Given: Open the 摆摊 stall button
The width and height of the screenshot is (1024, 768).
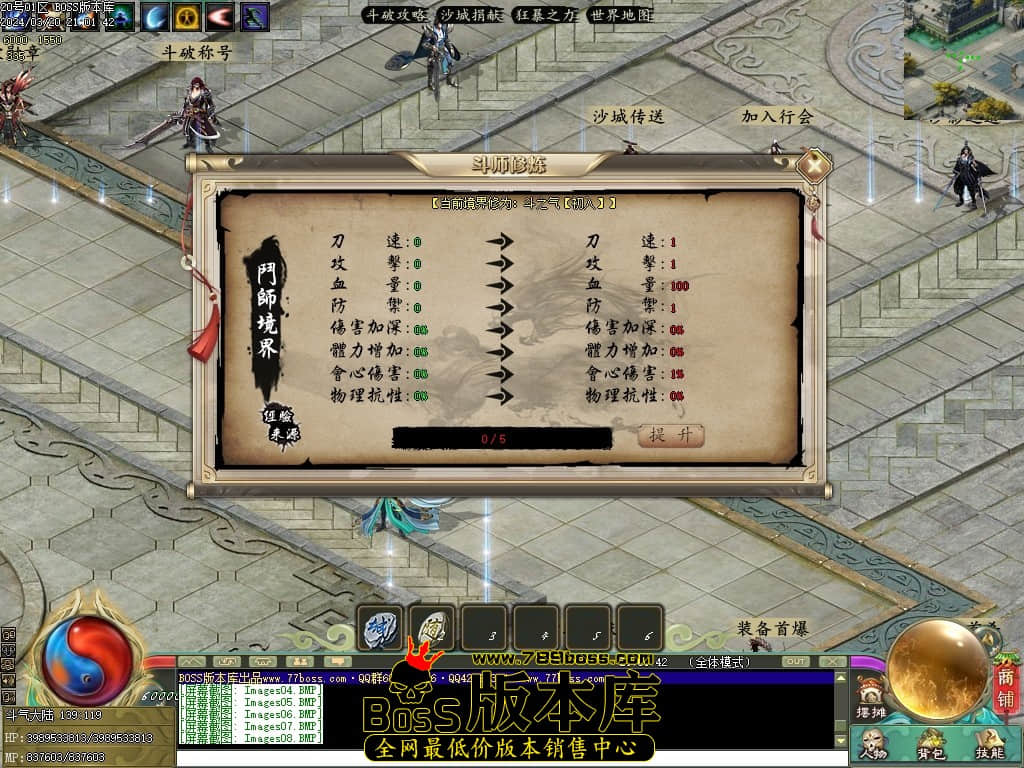Looking at the screenshot, I should click(871, 697).
